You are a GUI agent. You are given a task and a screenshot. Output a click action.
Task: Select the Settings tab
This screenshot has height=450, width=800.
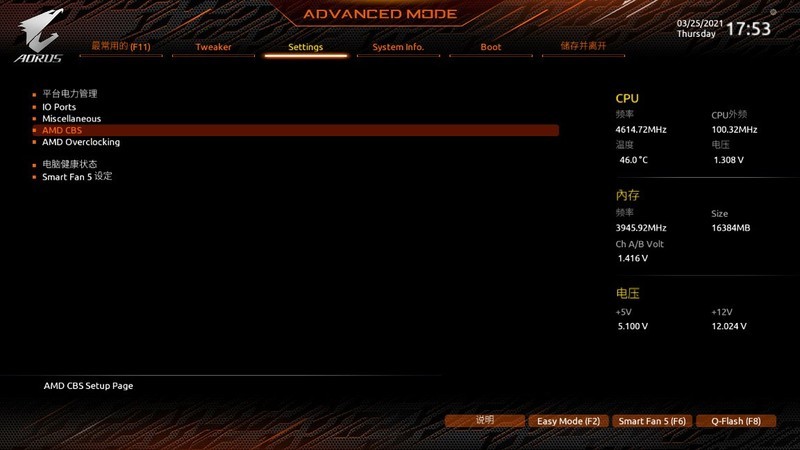pos(305,47)
